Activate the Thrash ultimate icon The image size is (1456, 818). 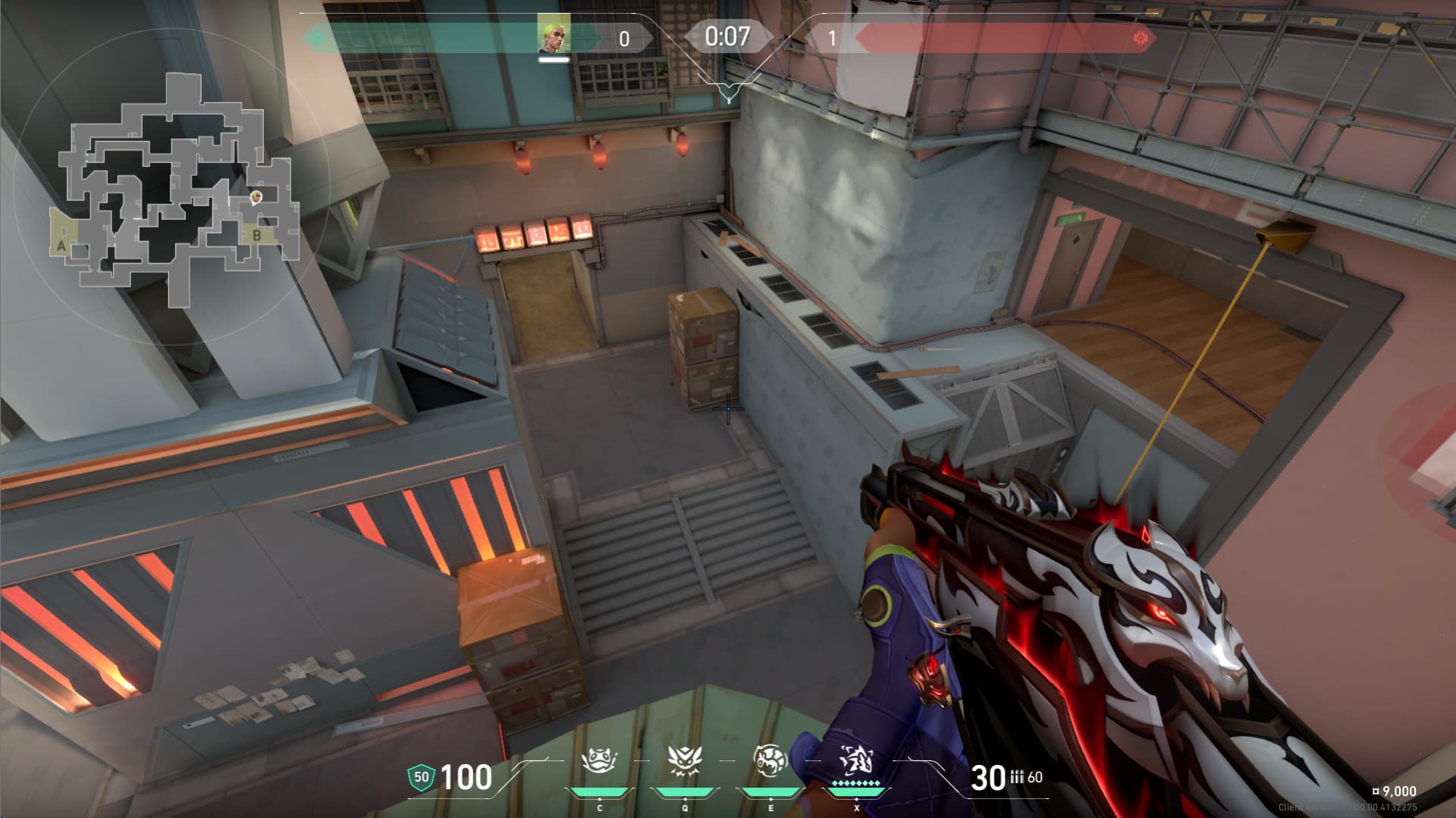[856, 760]
